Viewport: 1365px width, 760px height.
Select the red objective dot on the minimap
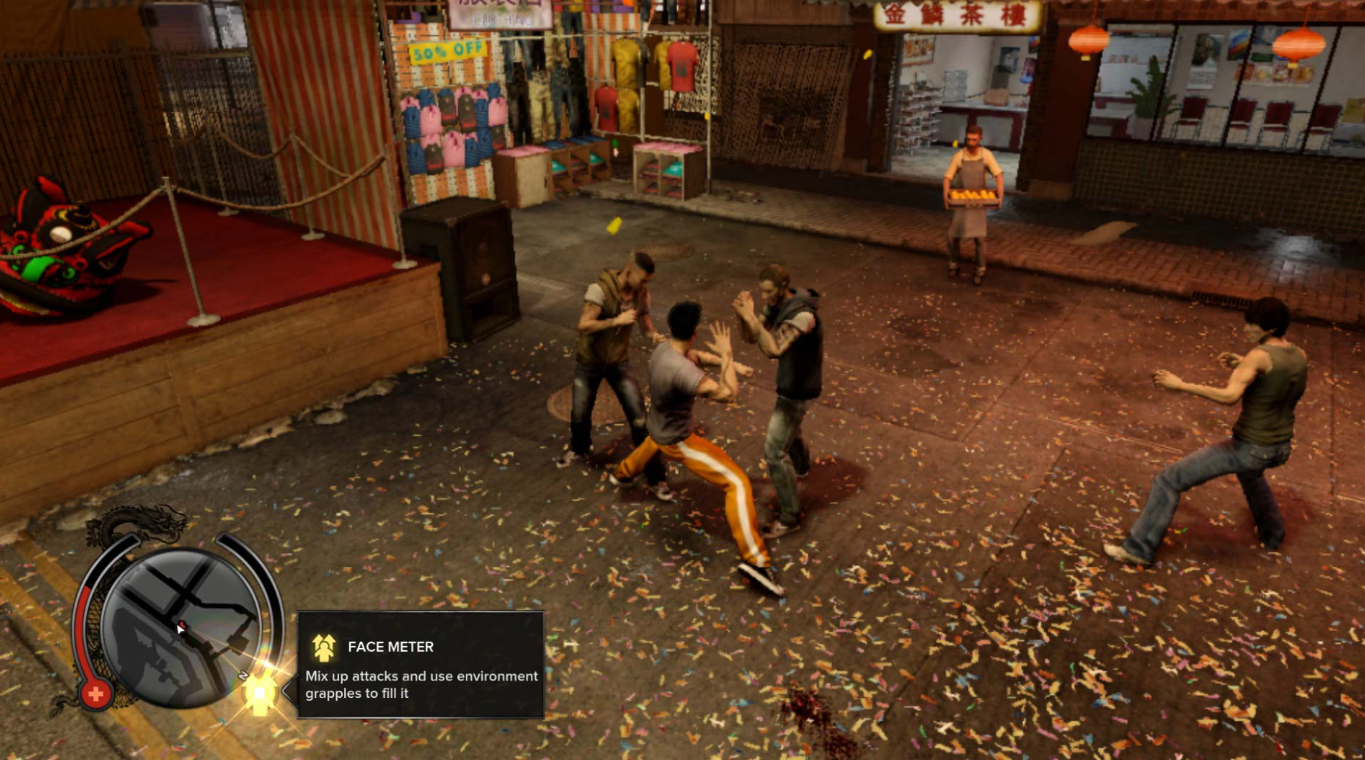[x=183, y=622]
